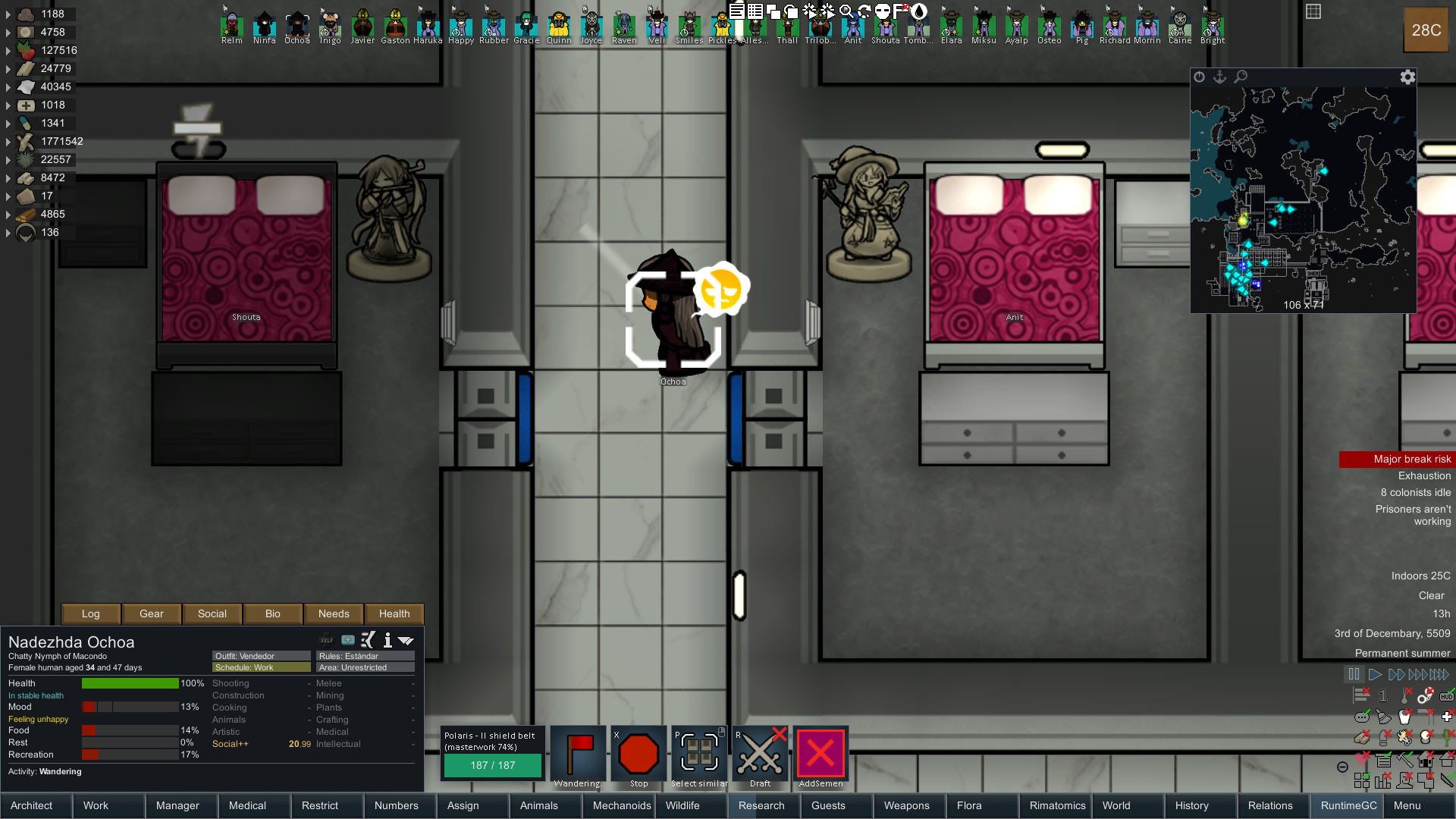Open the Research menu
This screenshot has height=819, width=1456.
point(761,805)
